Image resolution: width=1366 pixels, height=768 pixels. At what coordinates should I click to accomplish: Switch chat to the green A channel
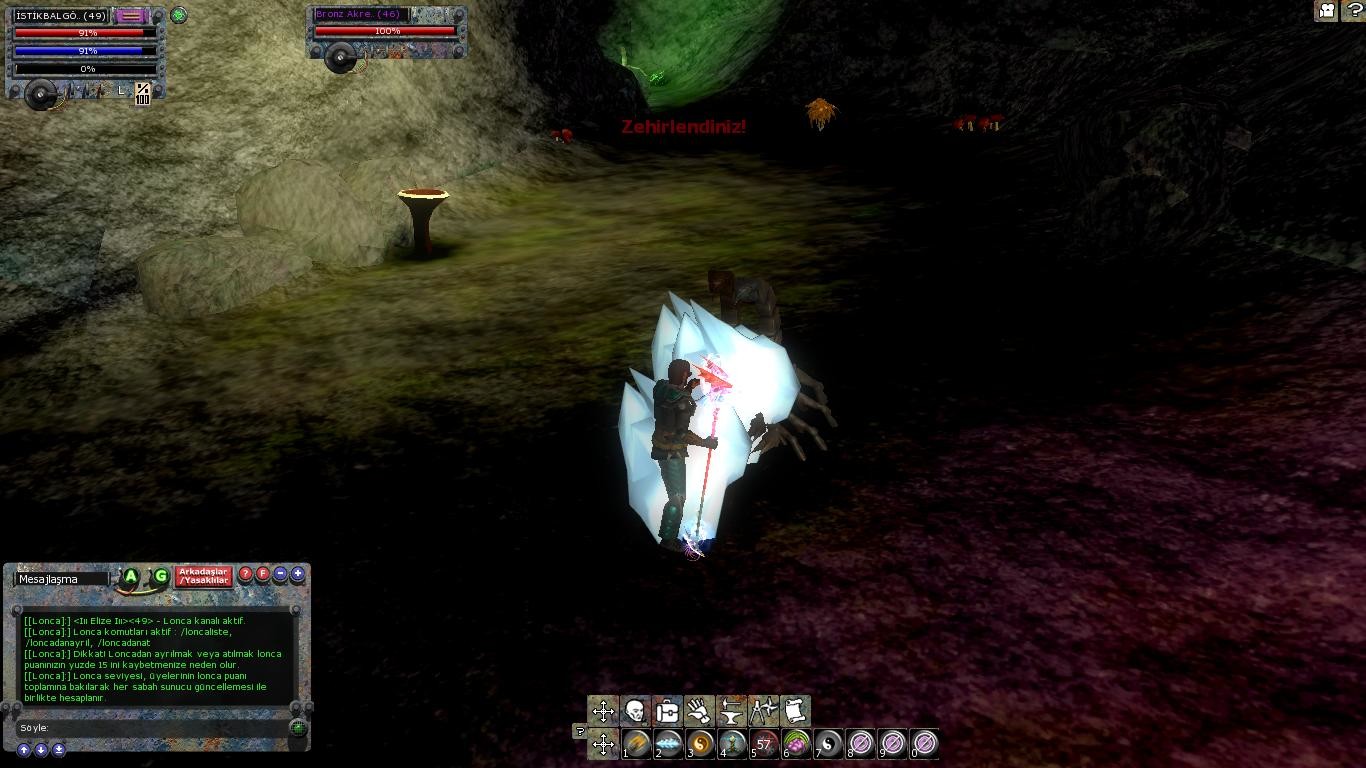click(x=131, y=576)
